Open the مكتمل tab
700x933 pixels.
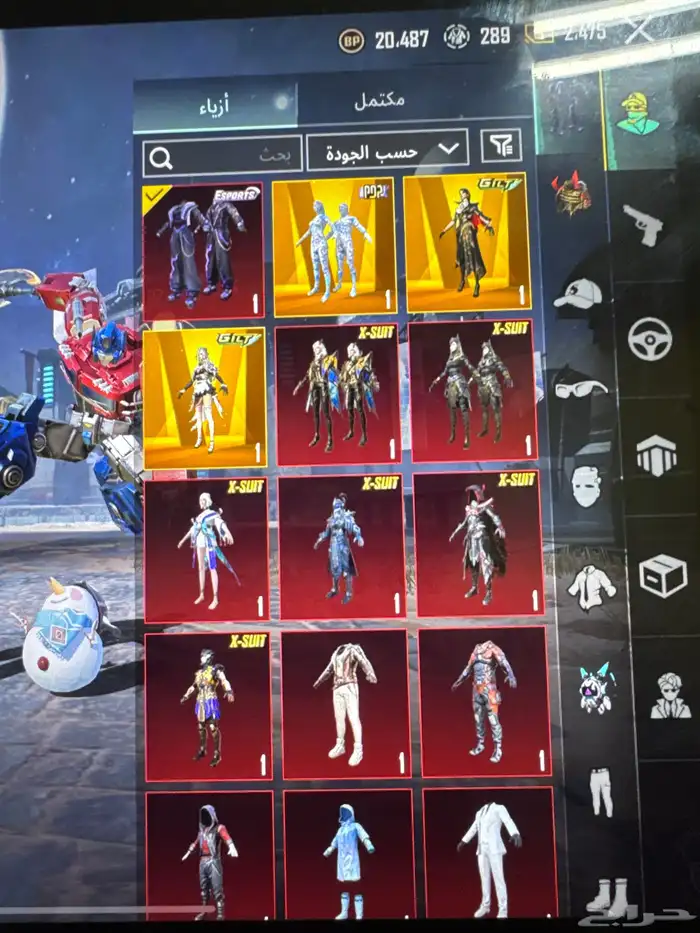click(380, 101)
